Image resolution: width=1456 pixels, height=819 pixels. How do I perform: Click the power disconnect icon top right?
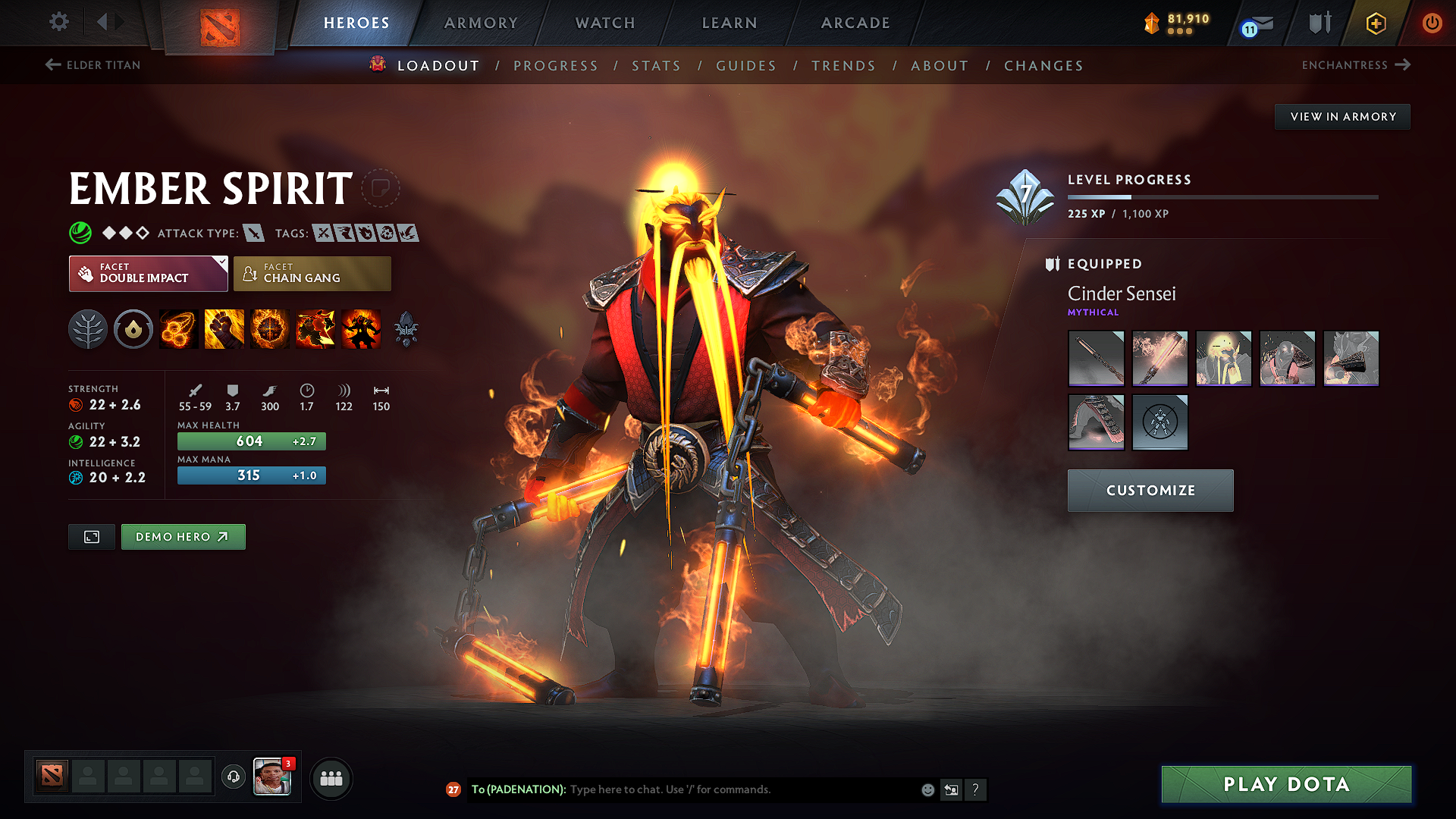click(1432, 24)
